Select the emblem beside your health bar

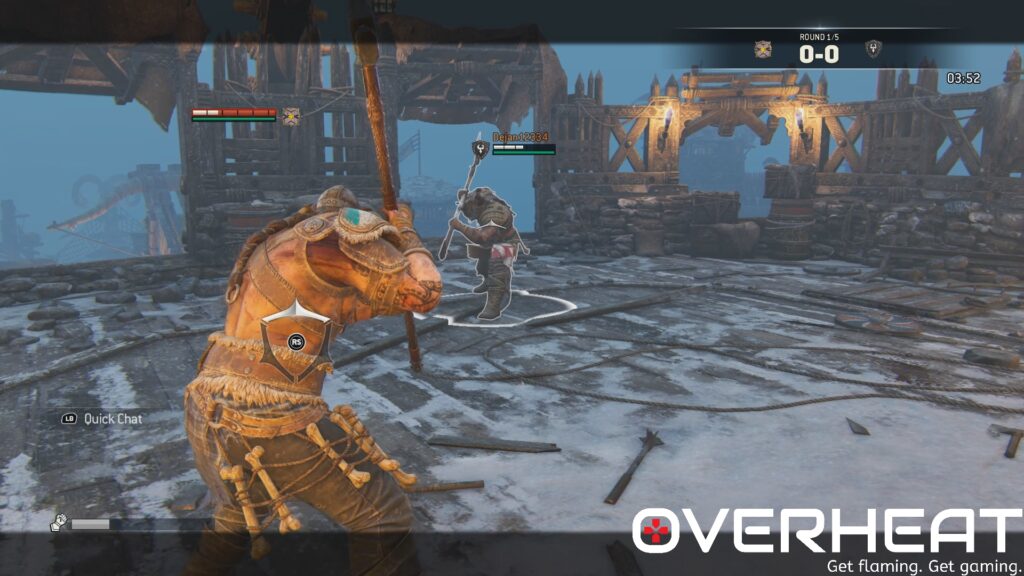[291, 116]
